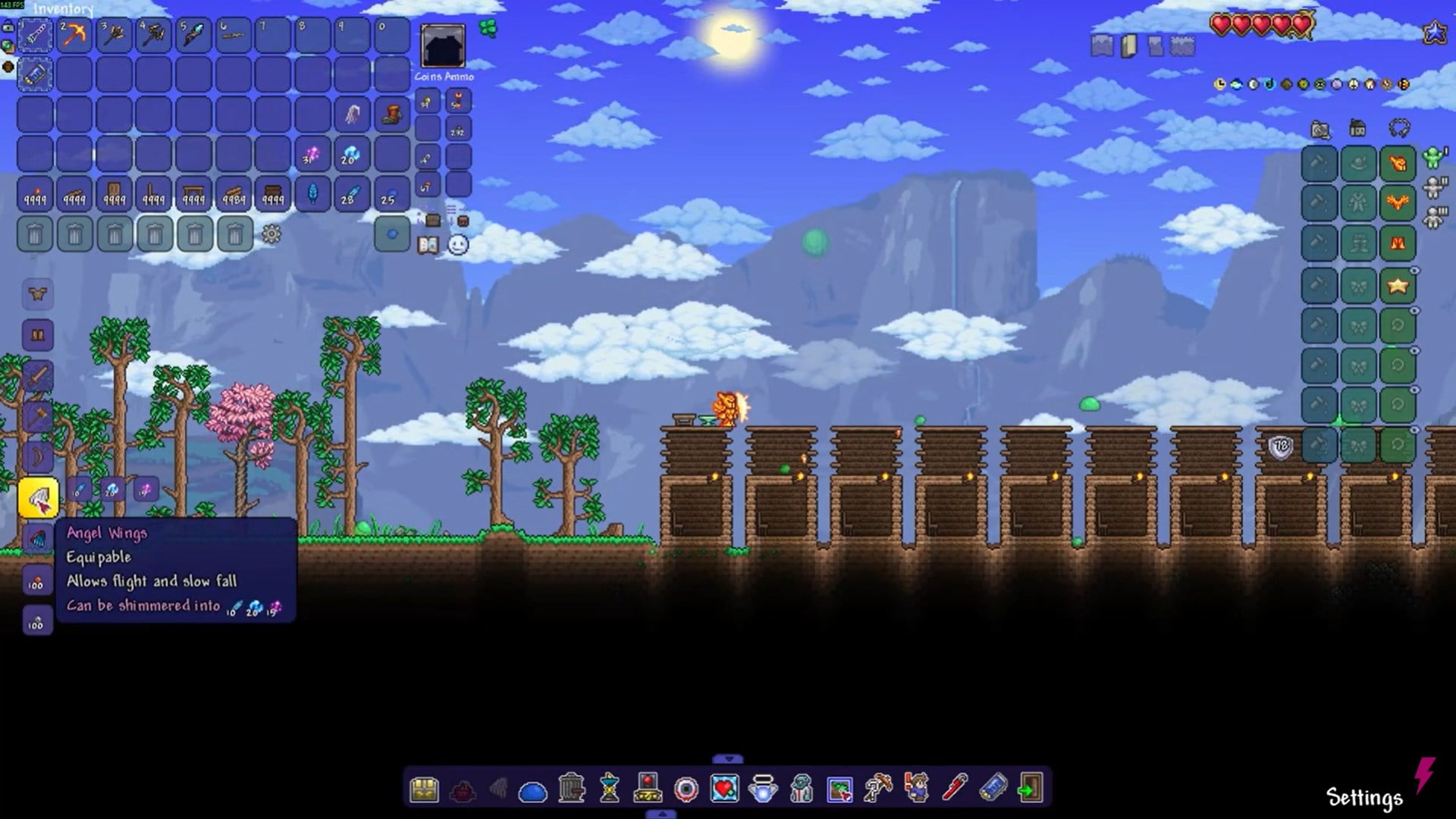Switch to equipment loadout two
The width and height of the screenshot is (1456, 819).
1435,187
